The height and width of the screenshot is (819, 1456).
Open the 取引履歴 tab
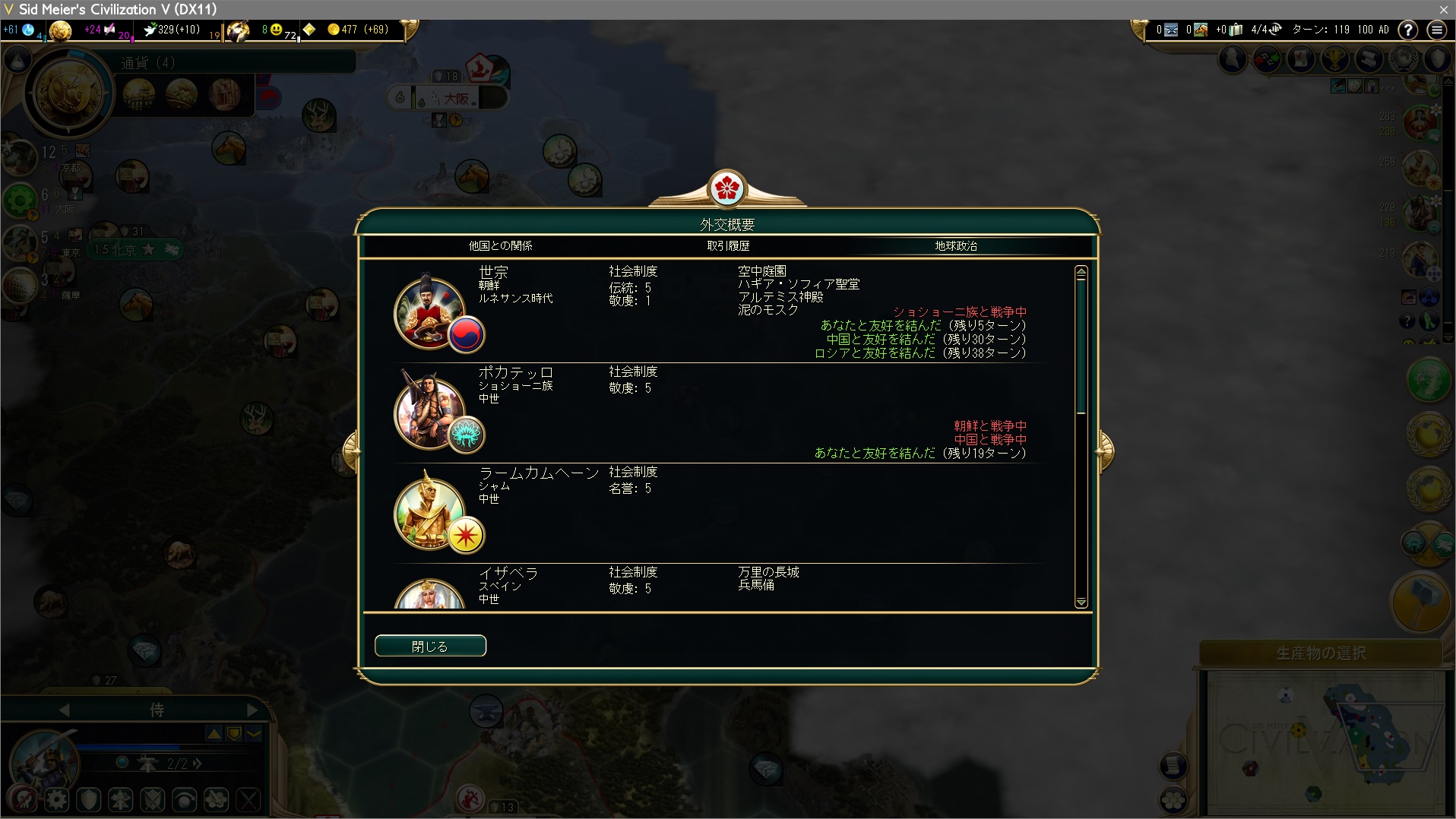[728, 245]
